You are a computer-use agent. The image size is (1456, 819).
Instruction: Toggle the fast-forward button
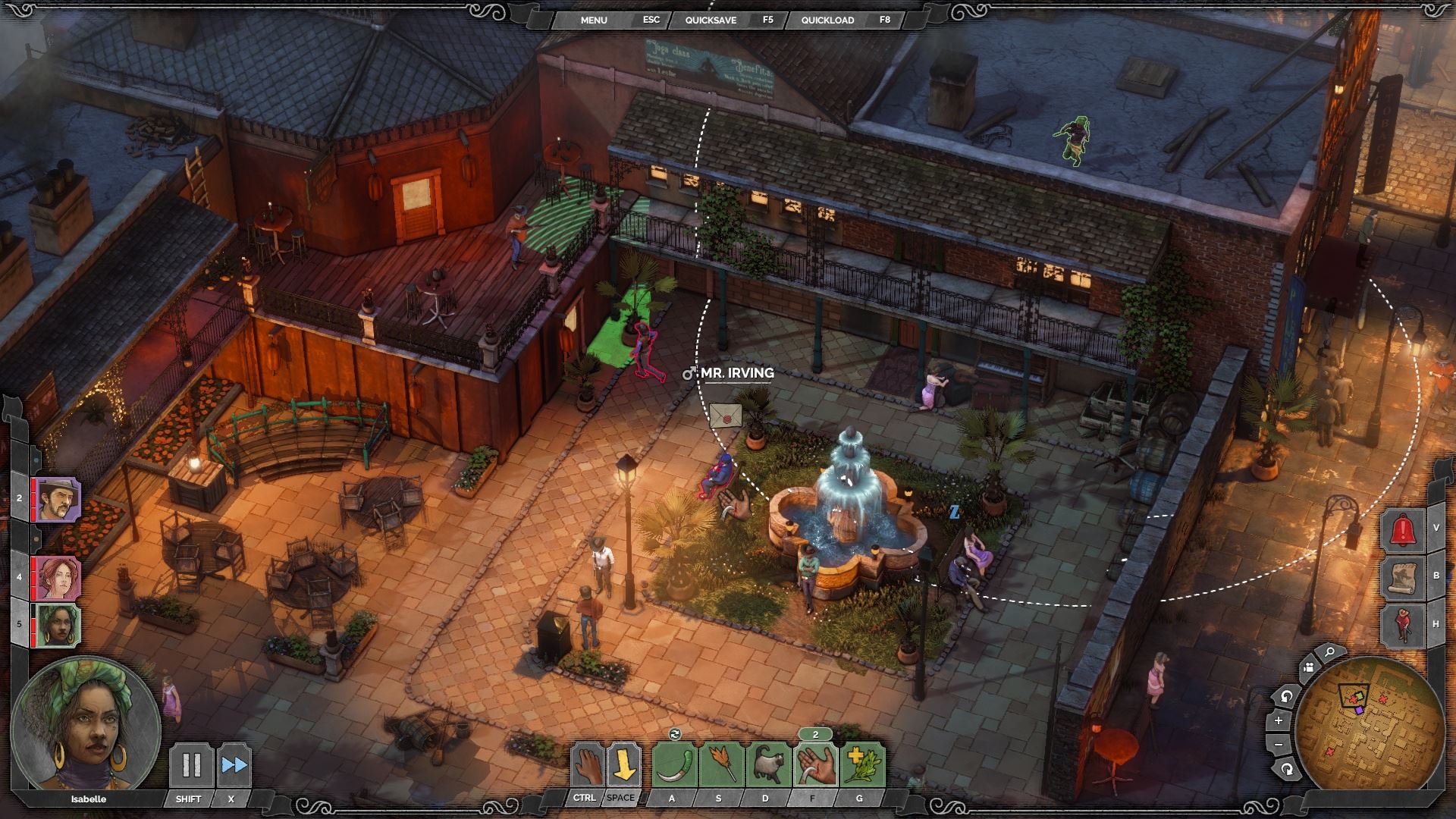click(234, 765)
